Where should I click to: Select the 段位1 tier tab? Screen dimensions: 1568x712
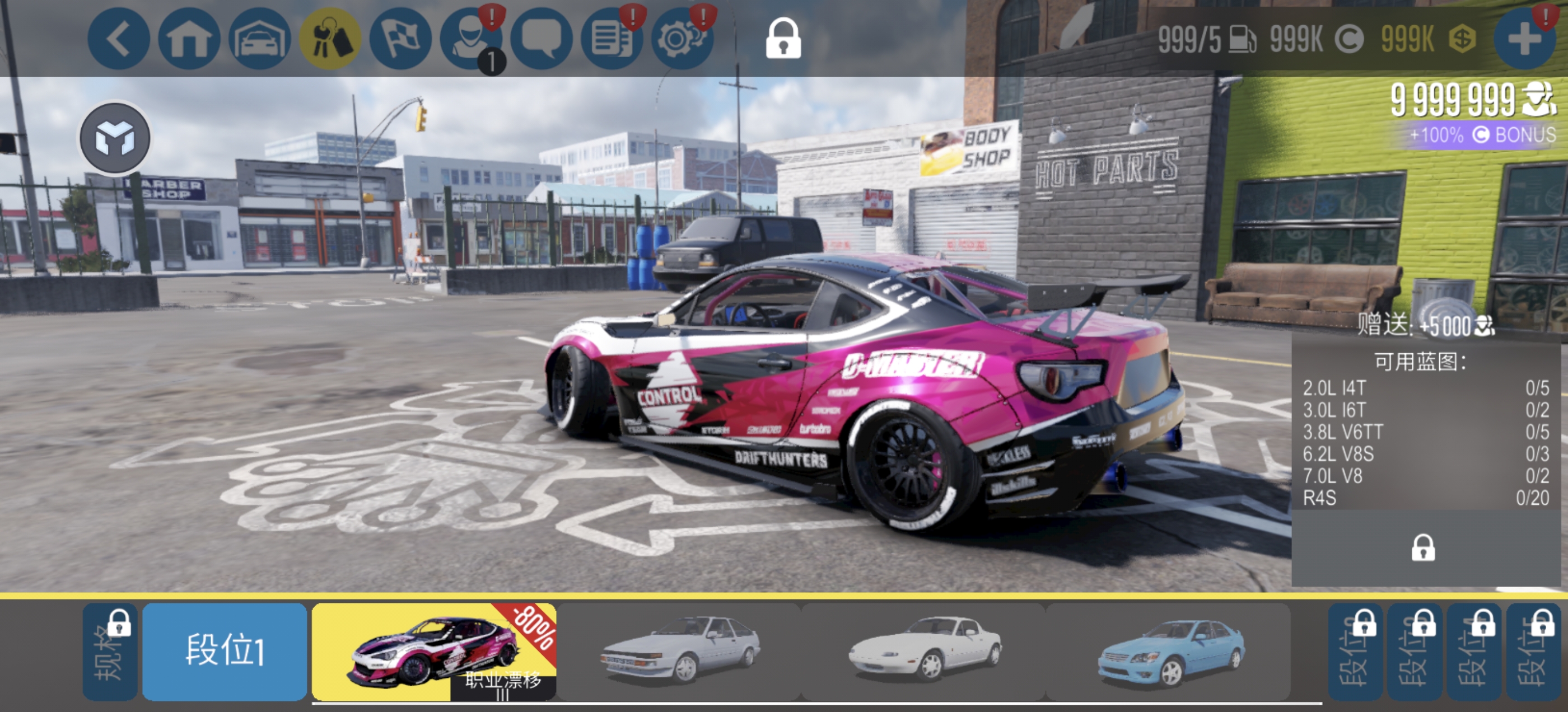[x=225, y=651]
